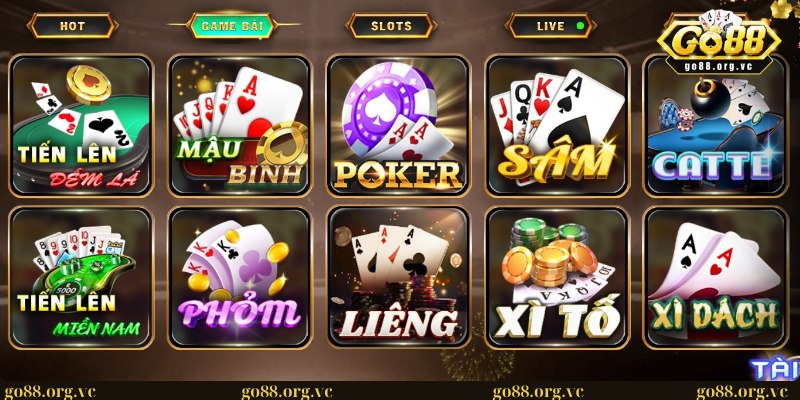Open the Catte game tile
Screen dimensions: 800x400
pyautogui.click(x=713, y=124)
